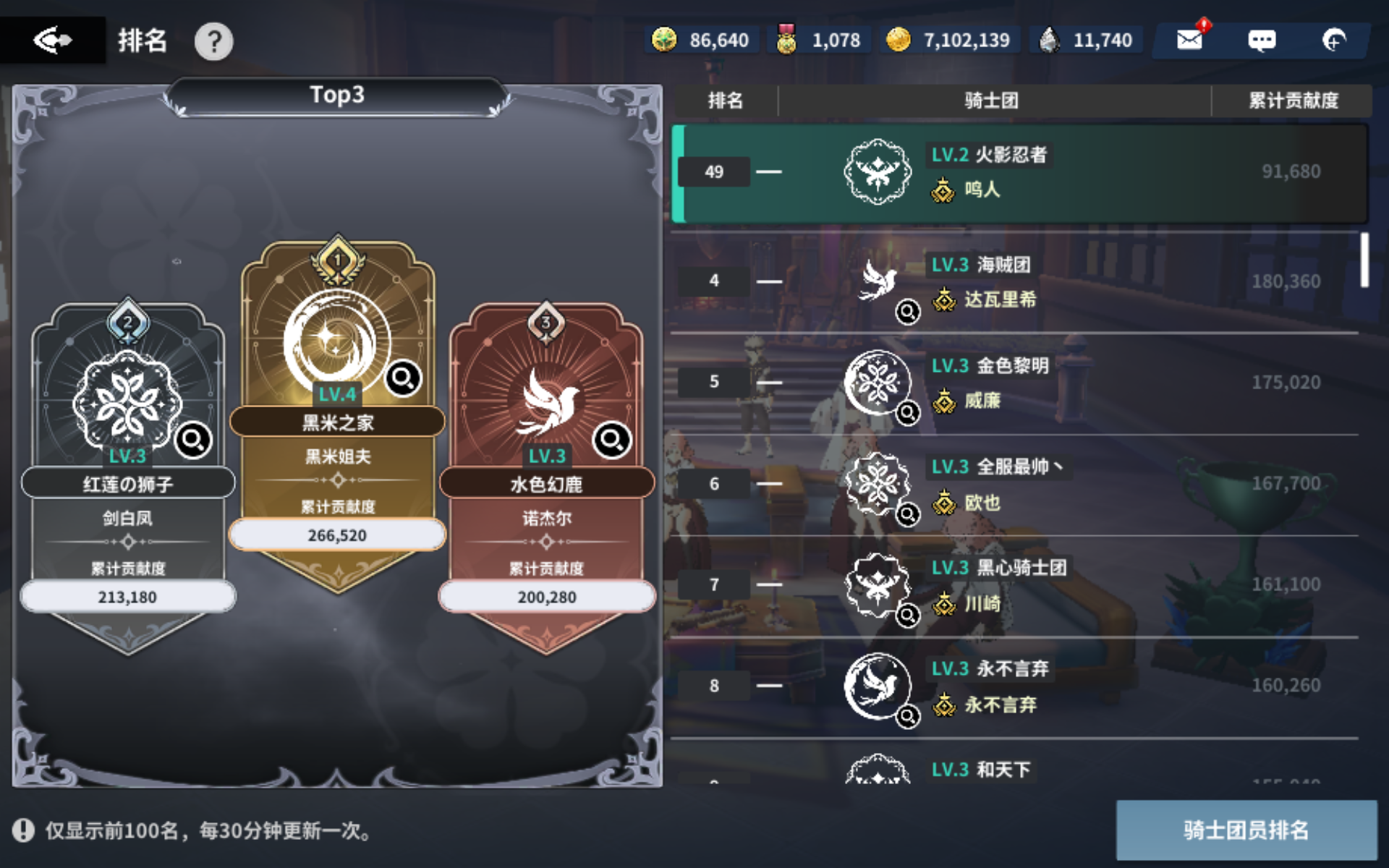Click magnifier icon on 水色幻鹿 card
This screenshot has height=868, width=1389.
pyautogui.click(x=612, y=439)
